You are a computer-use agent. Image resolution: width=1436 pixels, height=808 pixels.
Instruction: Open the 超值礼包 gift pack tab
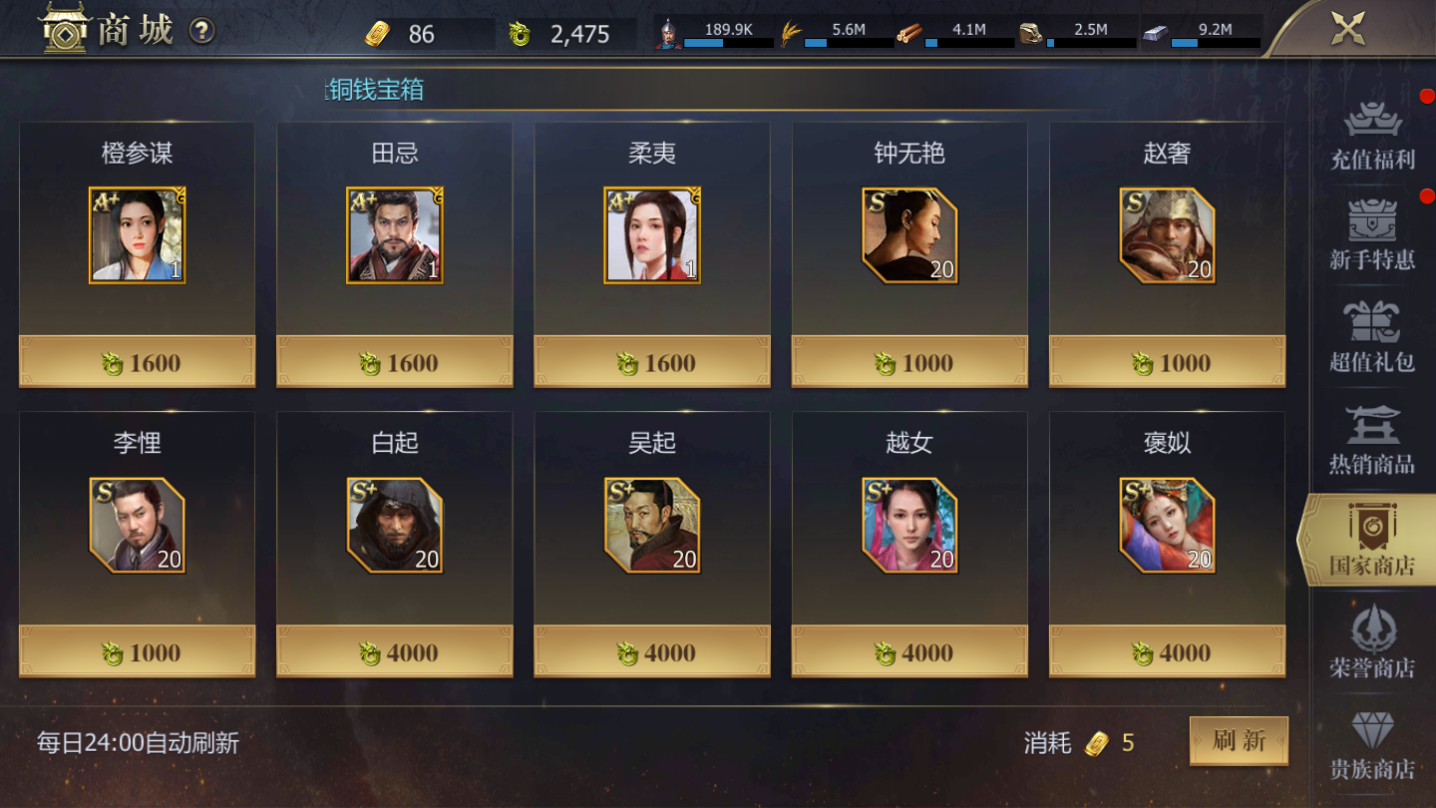1372,337
